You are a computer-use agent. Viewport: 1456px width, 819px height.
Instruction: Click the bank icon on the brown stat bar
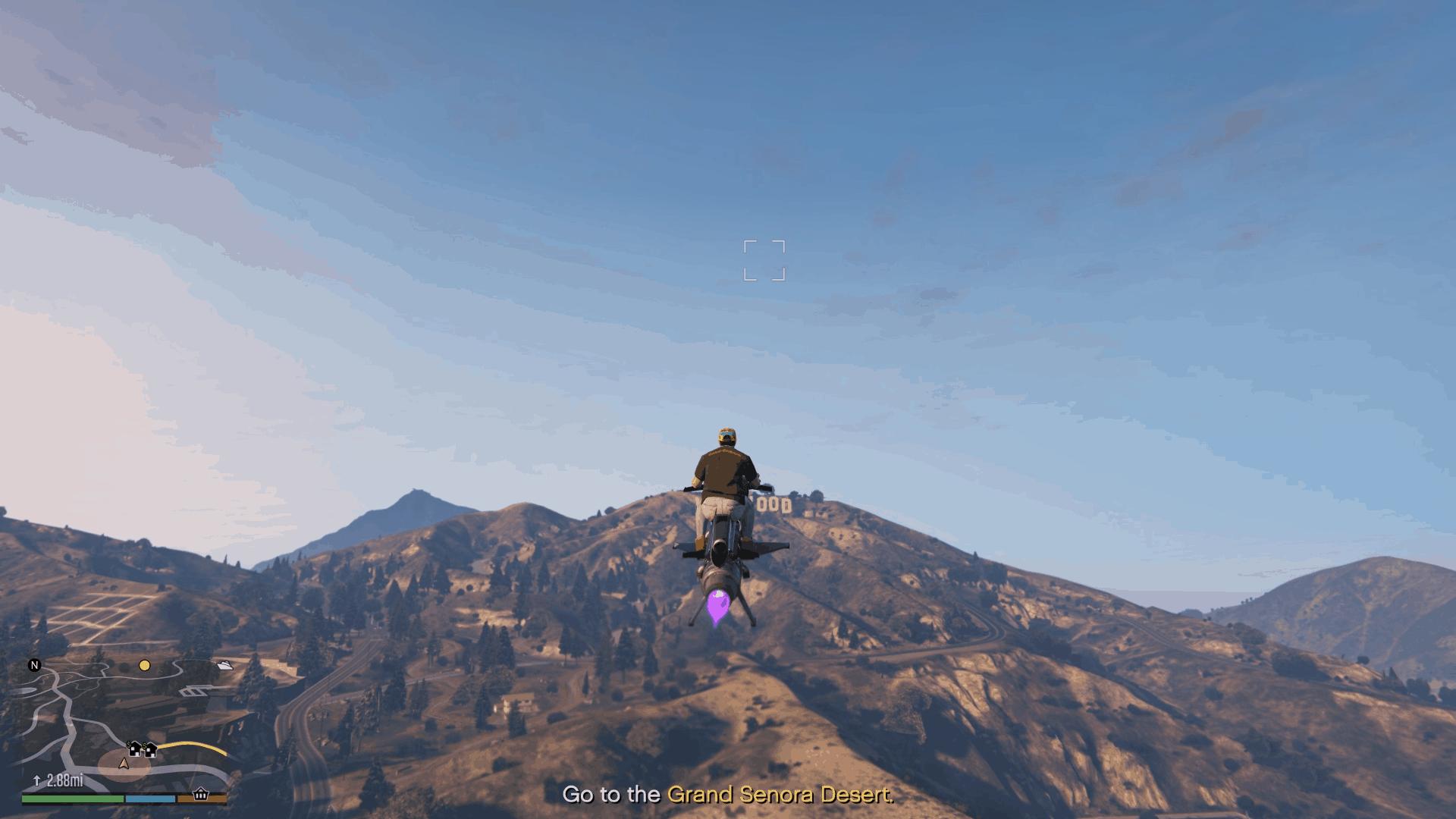click(x=200, y=795)
